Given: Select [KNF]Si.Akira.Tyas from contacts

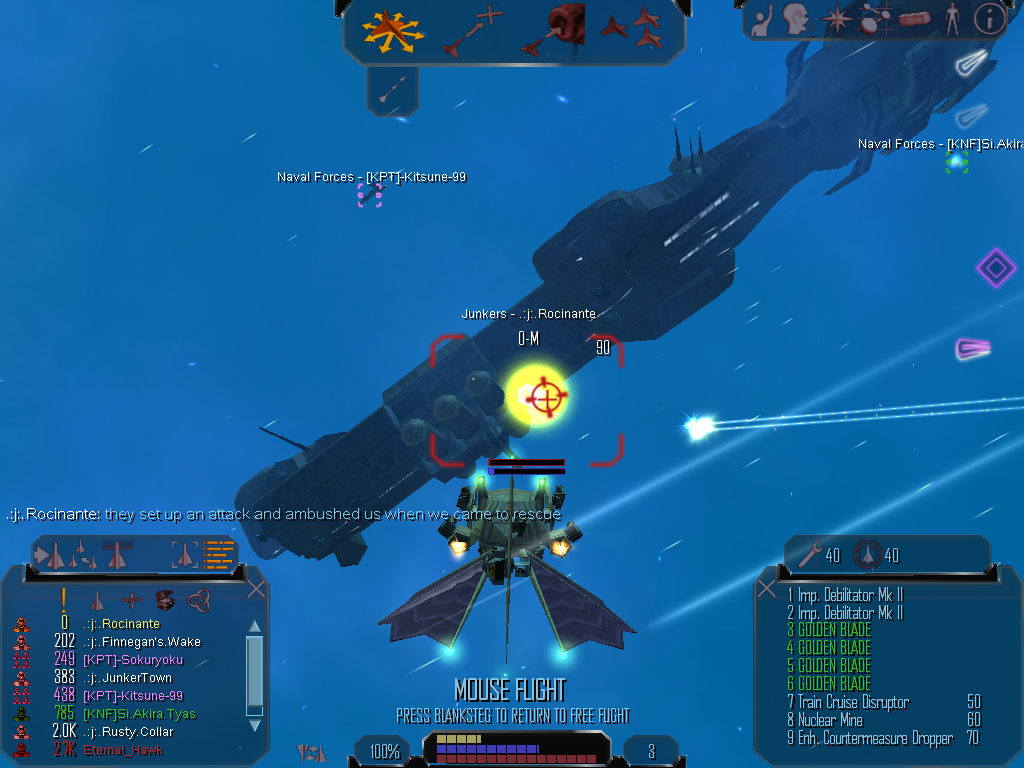Looking at the screenshot, I should pyautogui.click(x=140, y=714).
